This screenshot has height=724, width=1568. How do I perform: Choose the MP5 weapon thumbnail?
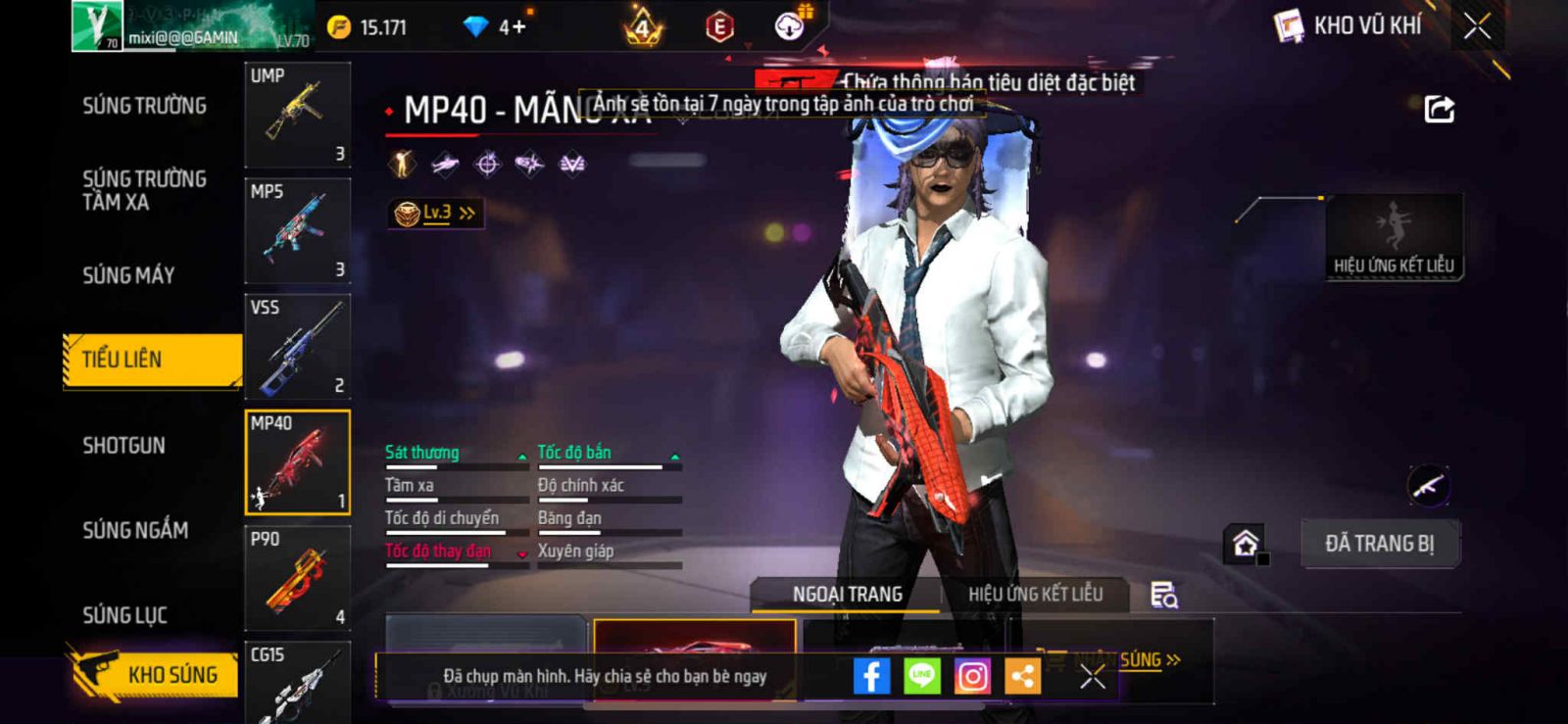pos(297,230)
